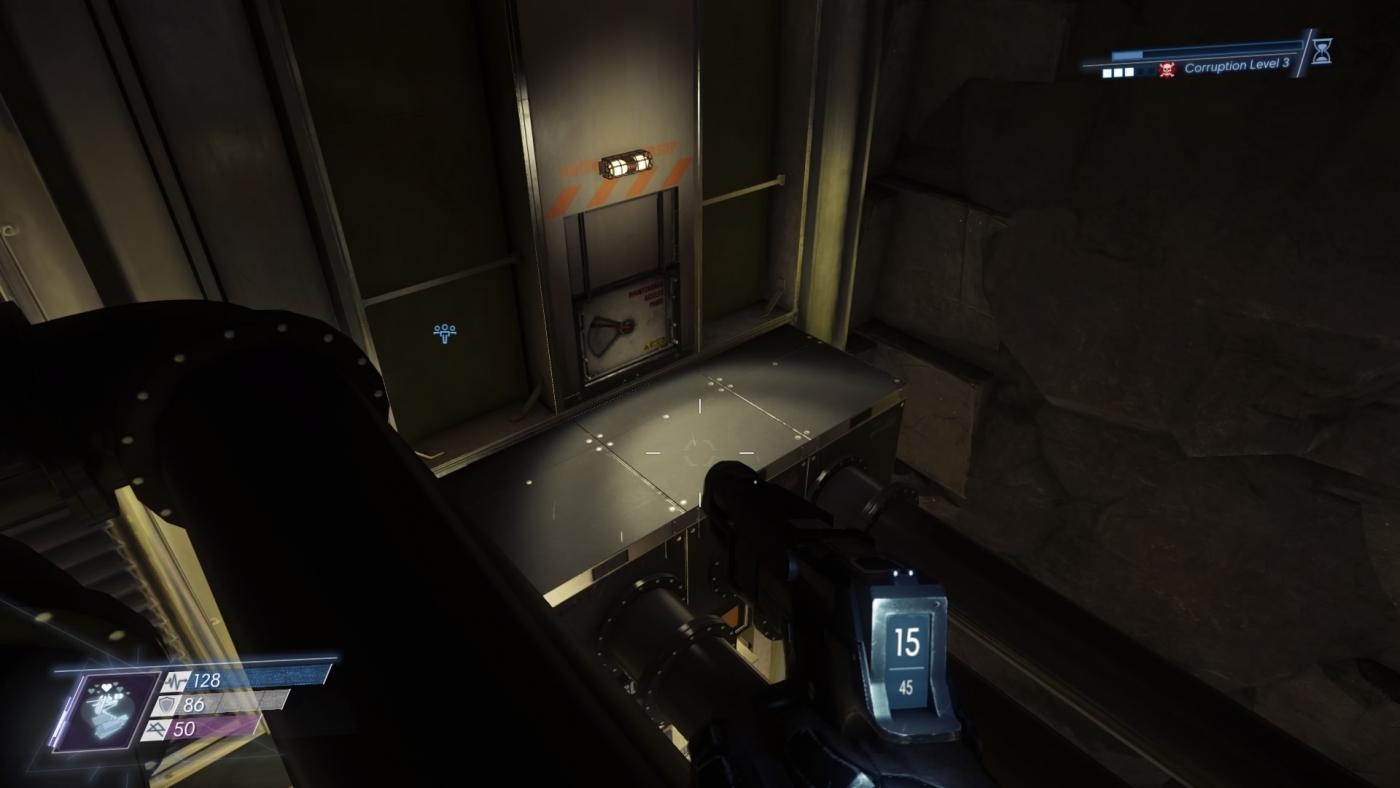Click the heartbeat health icon
Screen dimensions: 1400x788
[x=177, y=682]
